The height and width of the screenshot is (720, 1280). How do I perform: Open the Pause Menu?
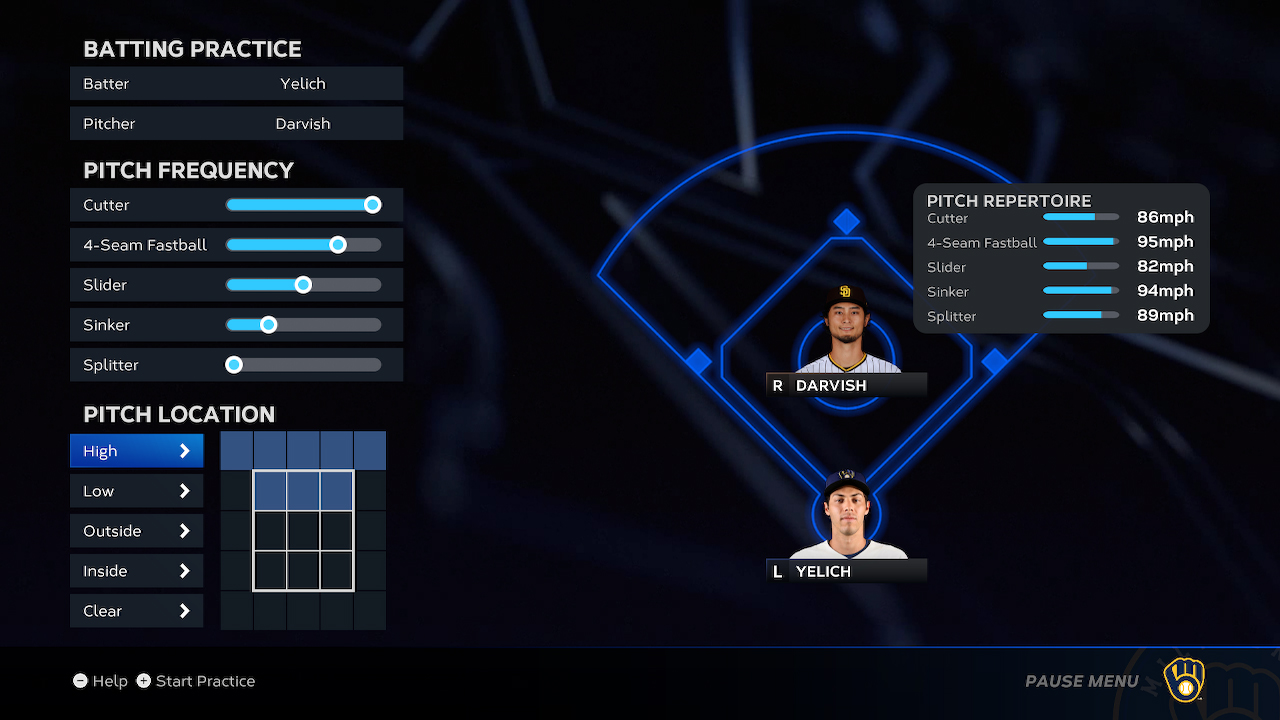1081,681
